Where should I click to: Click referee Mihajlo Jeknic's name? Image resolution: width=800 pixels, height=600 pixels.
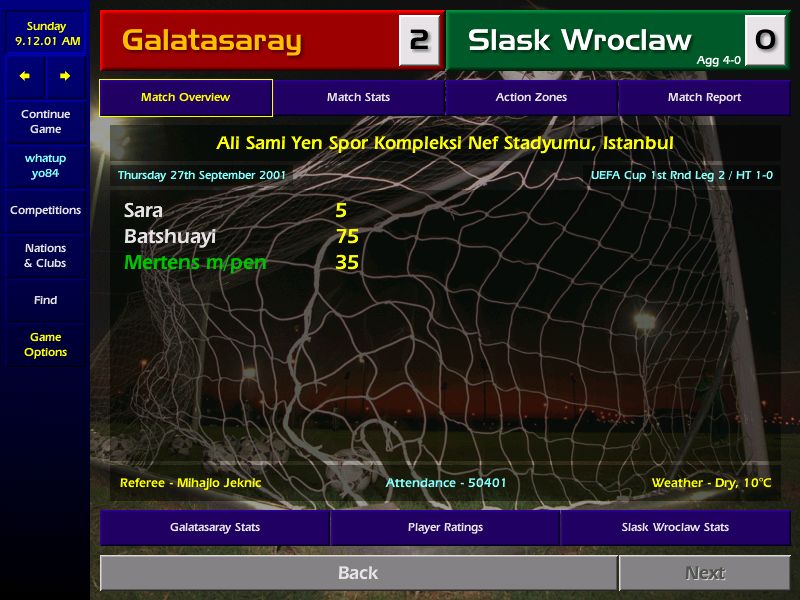point(218,483)
